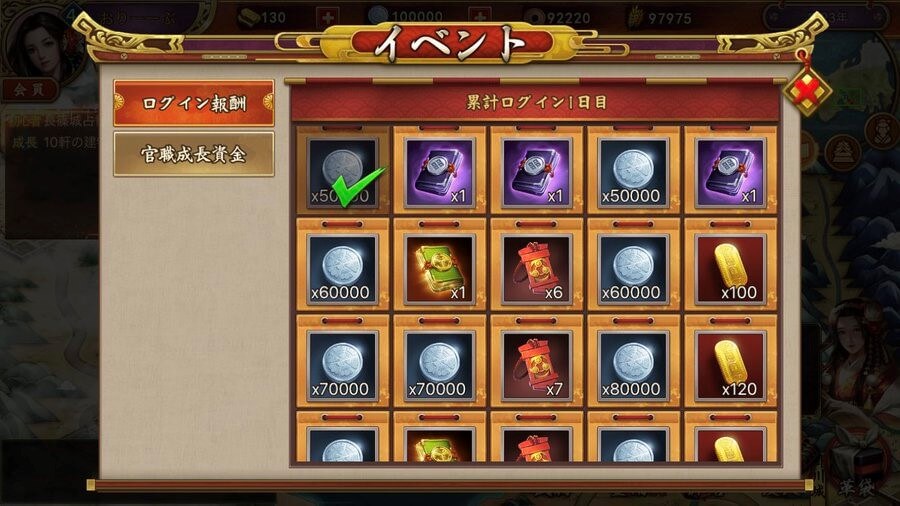Choose the gold bar x100 reward
This screenshot has height=506, width=900.
point(732,265)
